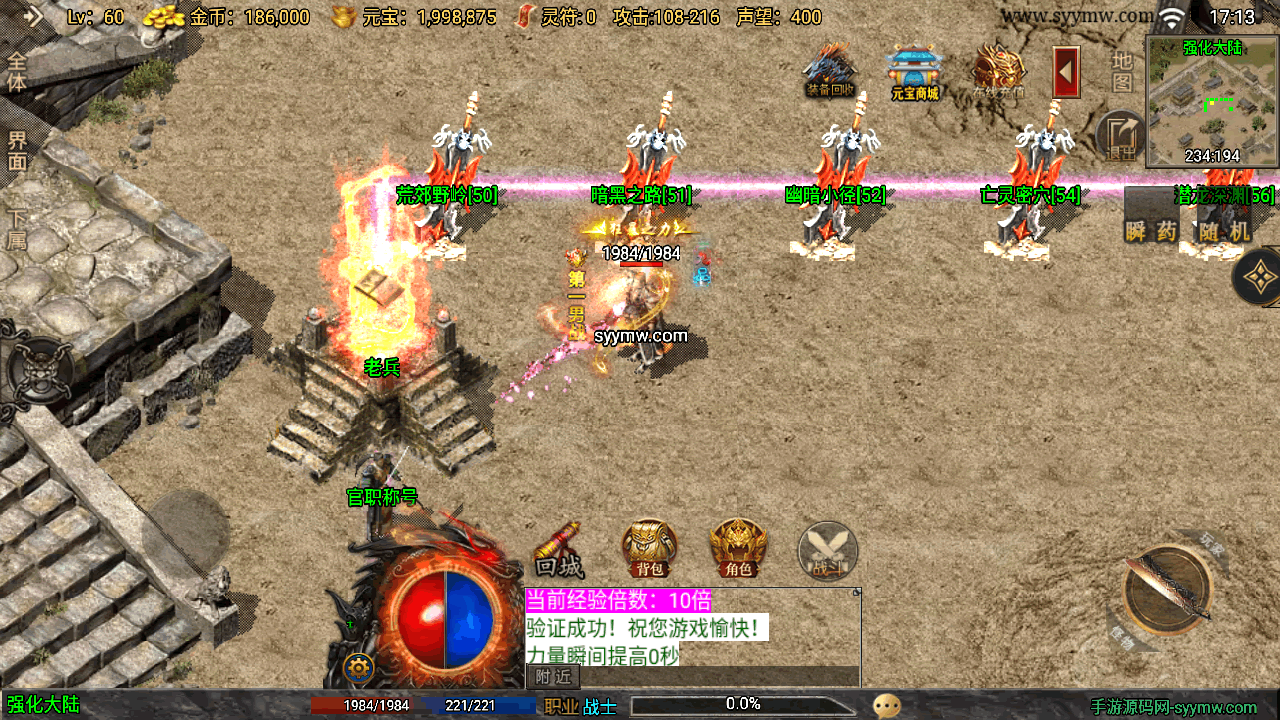Switch chat to the 附近 nearby channel
This screenshot has width=1280, height=720.
[x=552, y=677]
